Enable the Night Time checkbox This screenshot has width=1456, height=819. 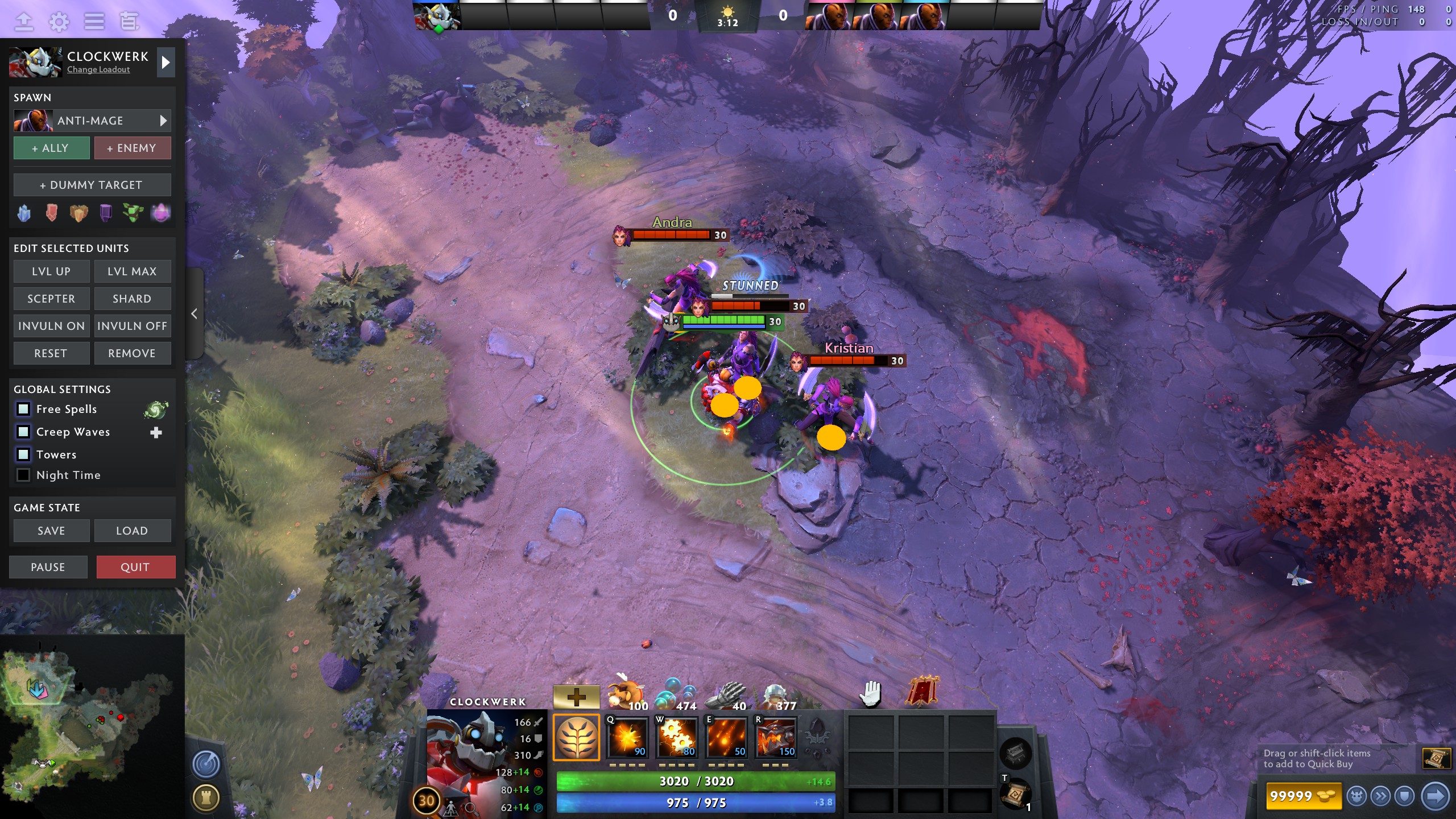coord(23,475)
